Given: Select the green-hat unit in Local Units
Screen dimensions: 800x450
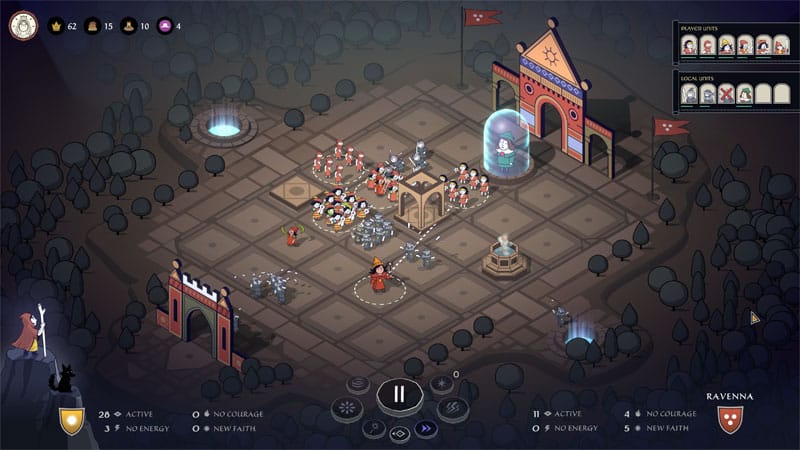Looking at the screenshot, I should pos(744,94).
